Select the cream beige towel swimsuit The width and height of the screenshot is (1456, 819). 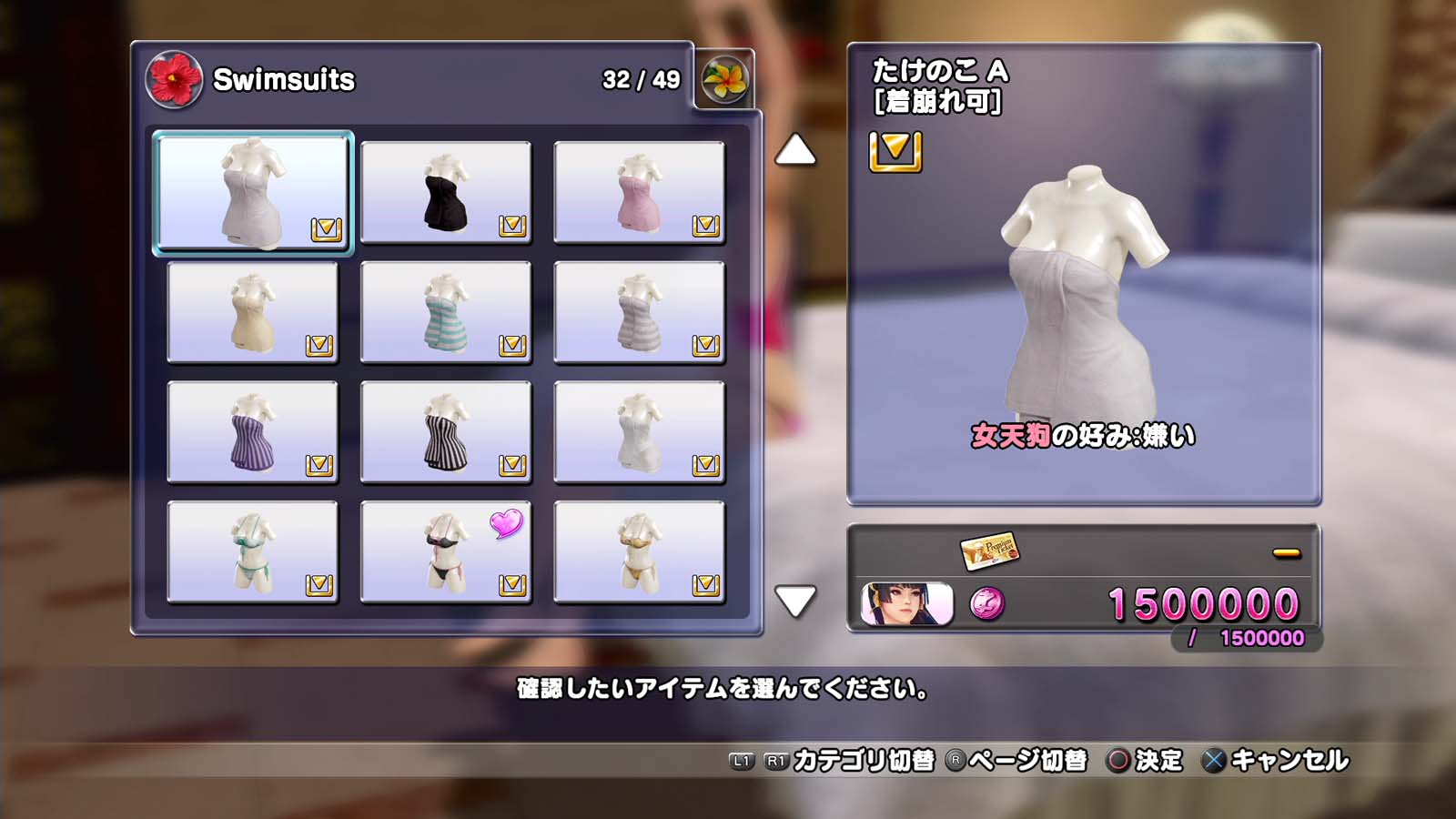[253, 312]
